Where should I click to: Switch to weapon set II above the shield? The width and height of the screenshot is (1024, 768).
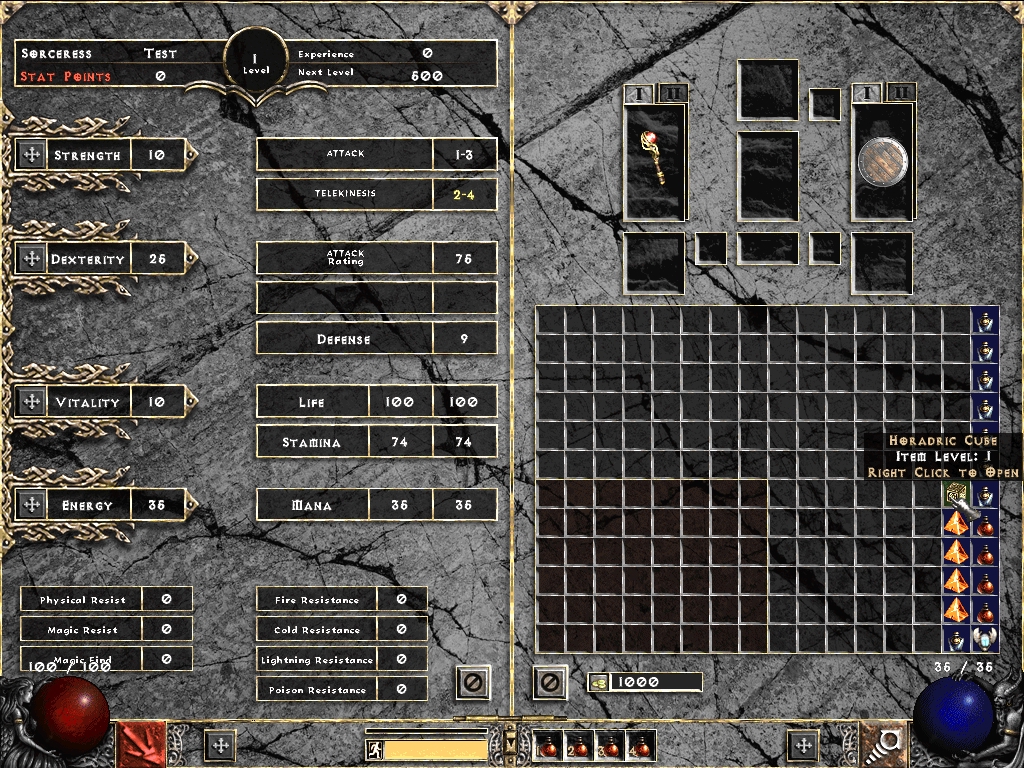coord(900,93)
